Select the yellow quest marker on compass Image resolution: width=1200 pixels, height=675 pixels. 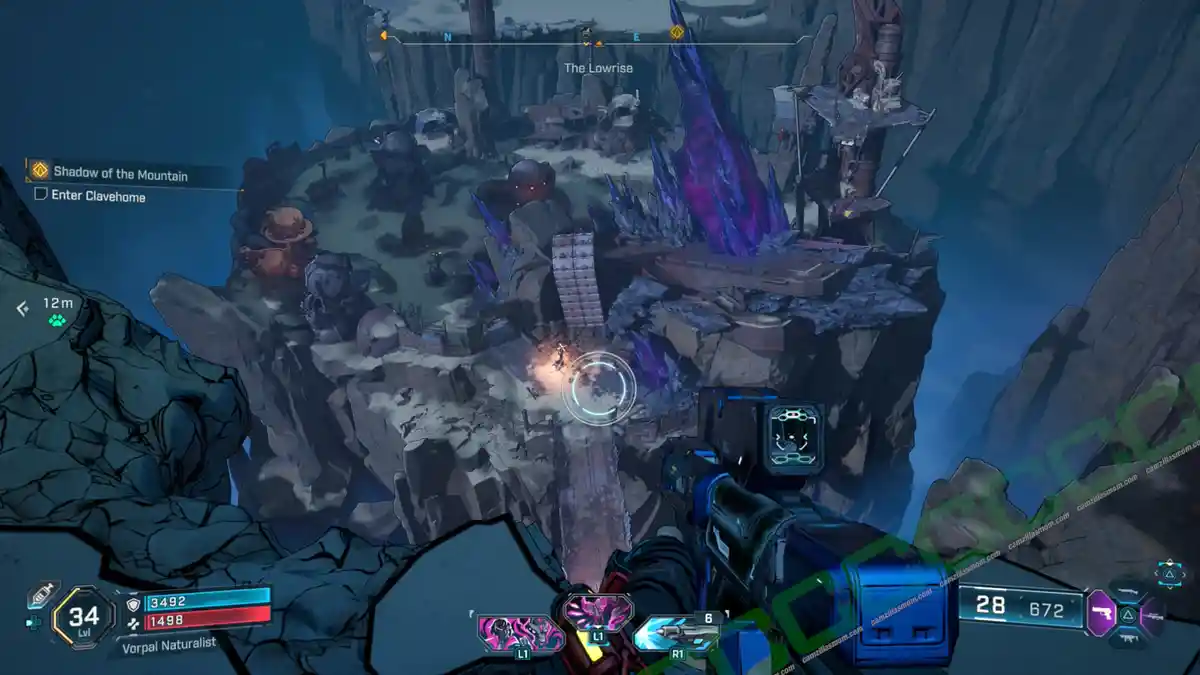[x=676, y=33]
